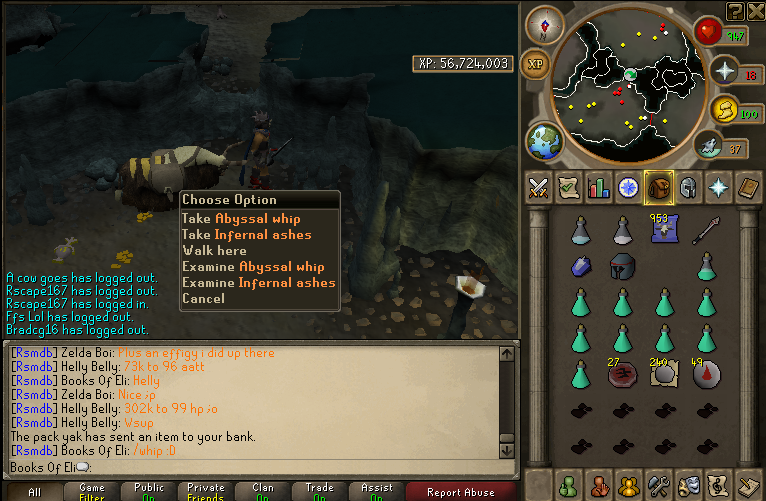Switch to the Combat styles tab
This screenshot has width=766, height=501.
click(x=540, y=187)
